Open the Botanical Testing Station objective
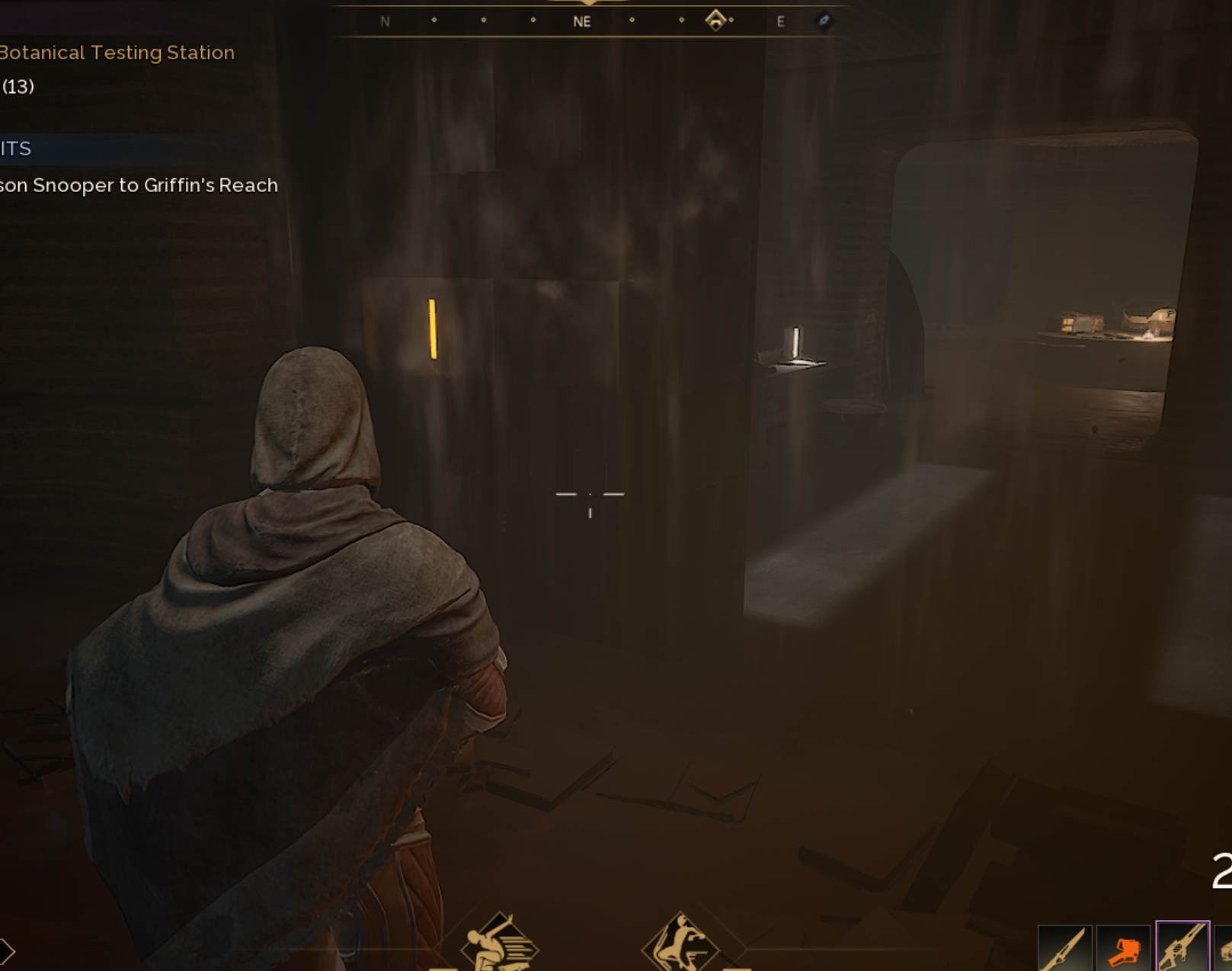 tap(117, 53)
